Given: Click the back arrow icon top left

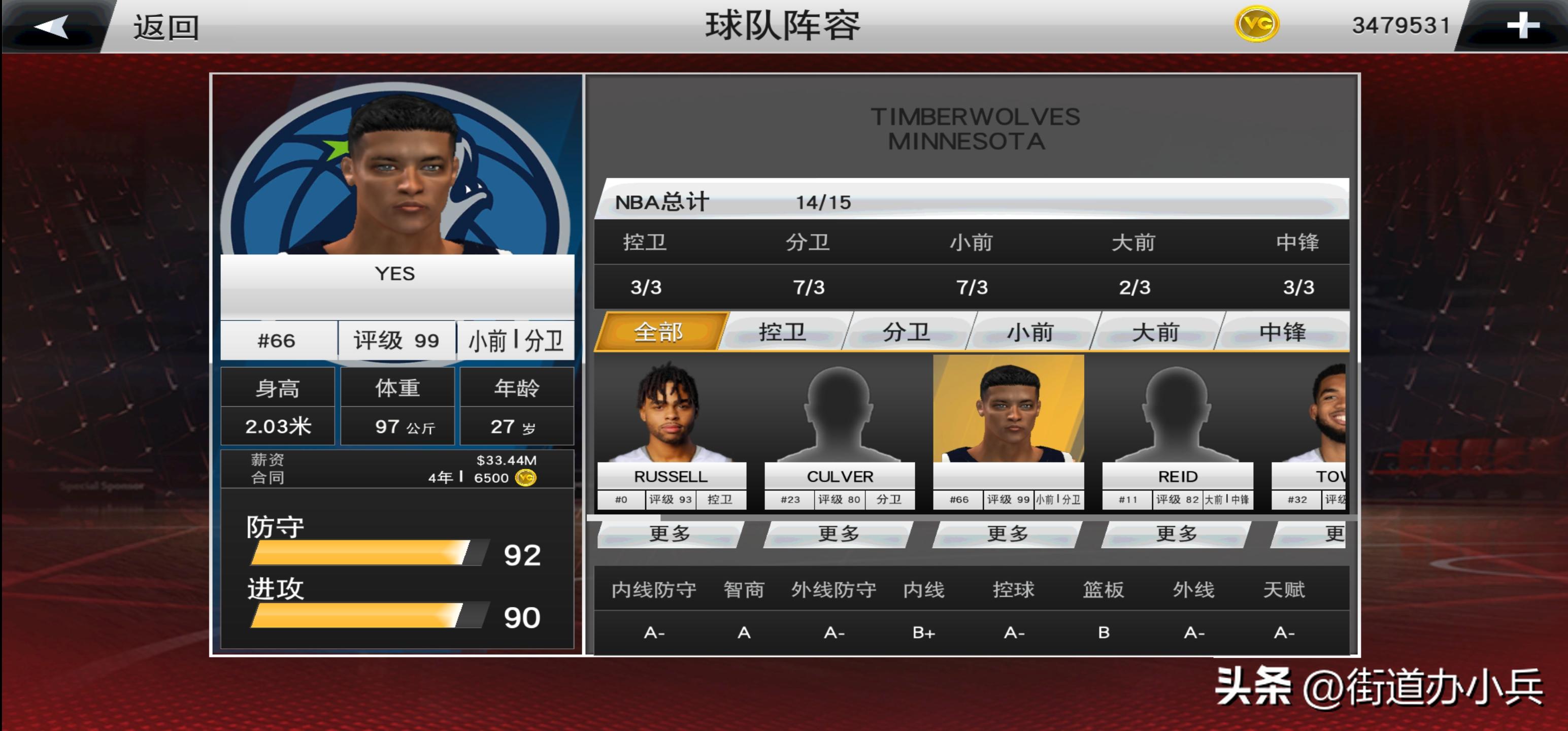Looking at the screenshot, I should point(52,27).
